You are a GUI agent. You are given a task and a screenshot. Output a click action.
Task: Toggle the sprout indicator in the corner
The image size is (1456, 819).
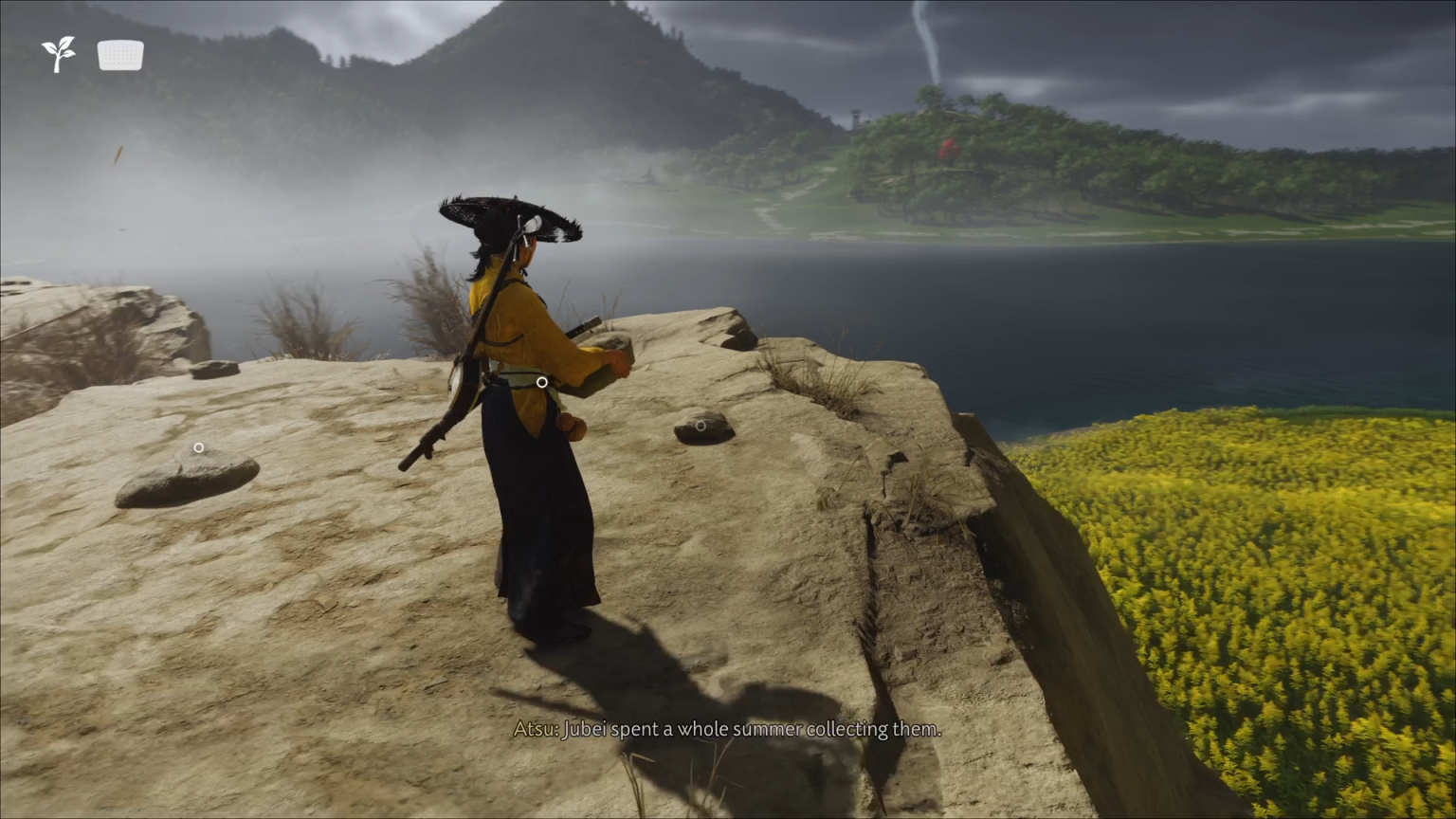pyautogui.click(x=59, y=54)
